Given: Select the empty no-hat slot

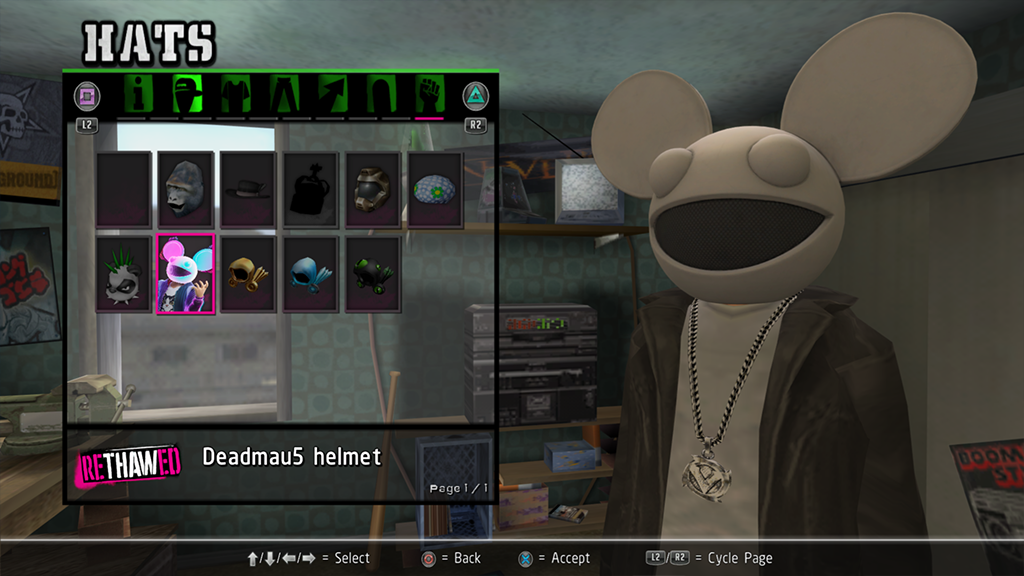Looking at the screenshot, I should (x=124, y=189).
